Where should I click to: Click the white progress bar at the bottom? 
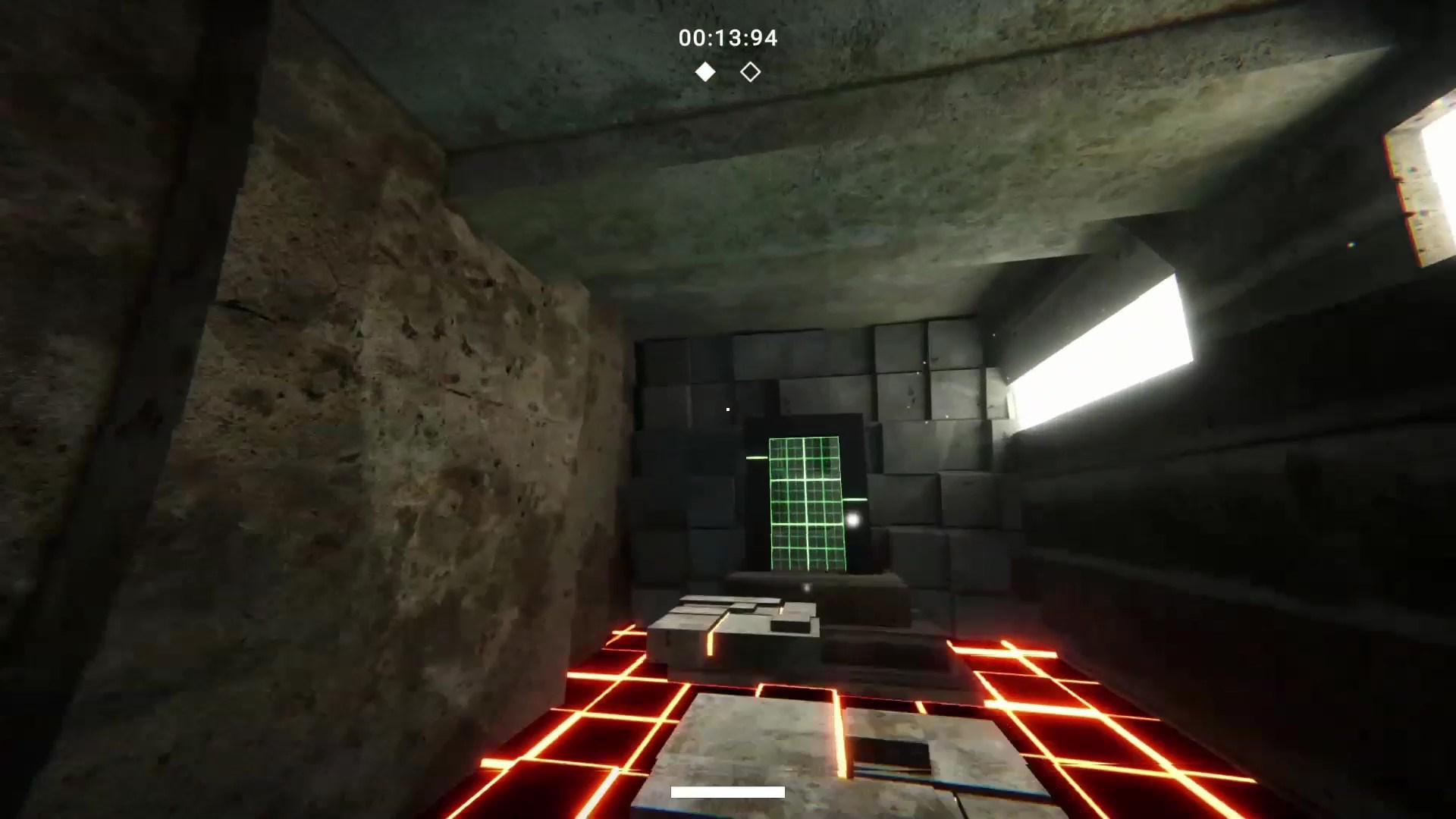(x=726, y=792)
